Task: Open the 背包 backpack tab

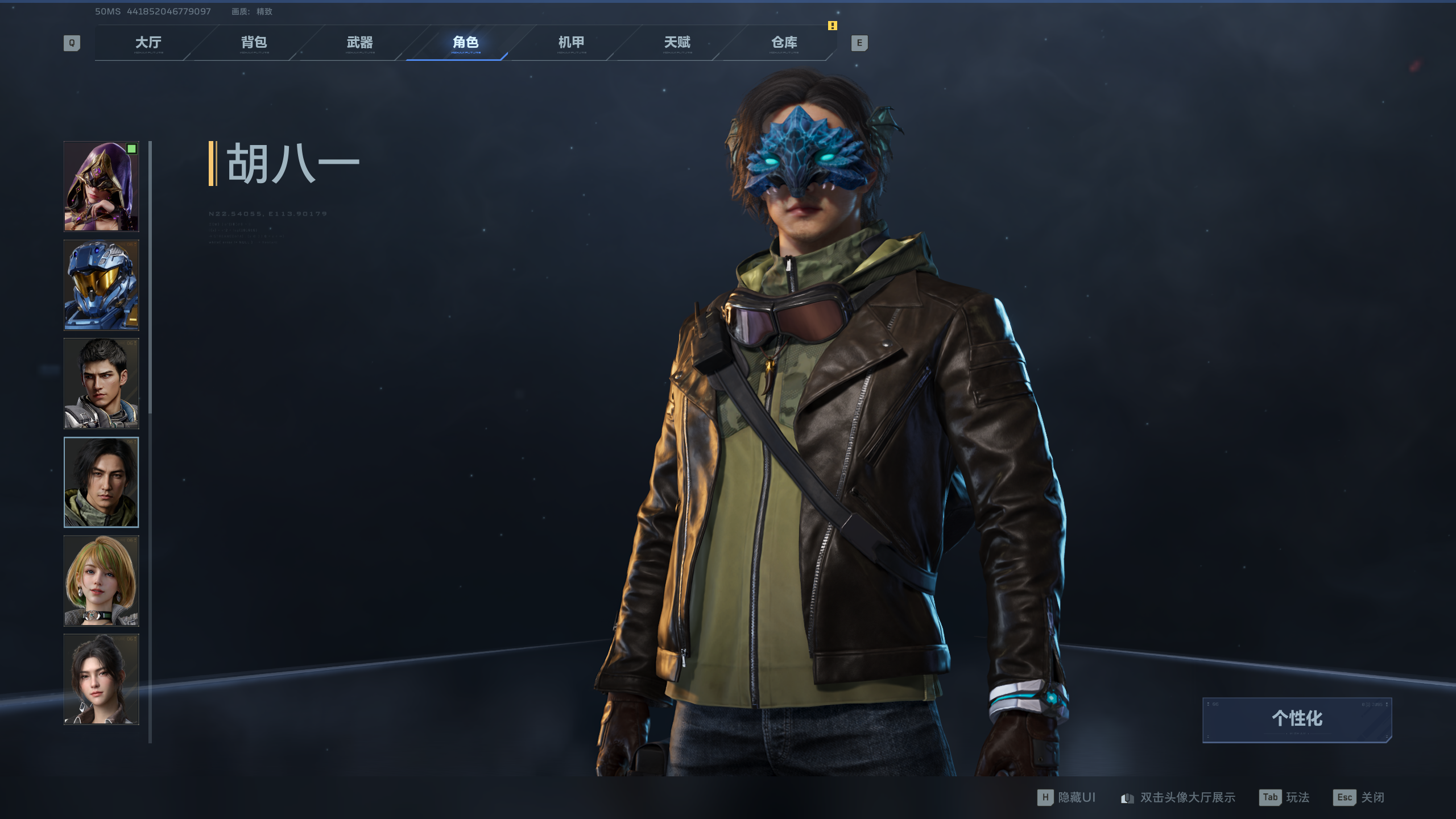Action: tap(254, 43)
